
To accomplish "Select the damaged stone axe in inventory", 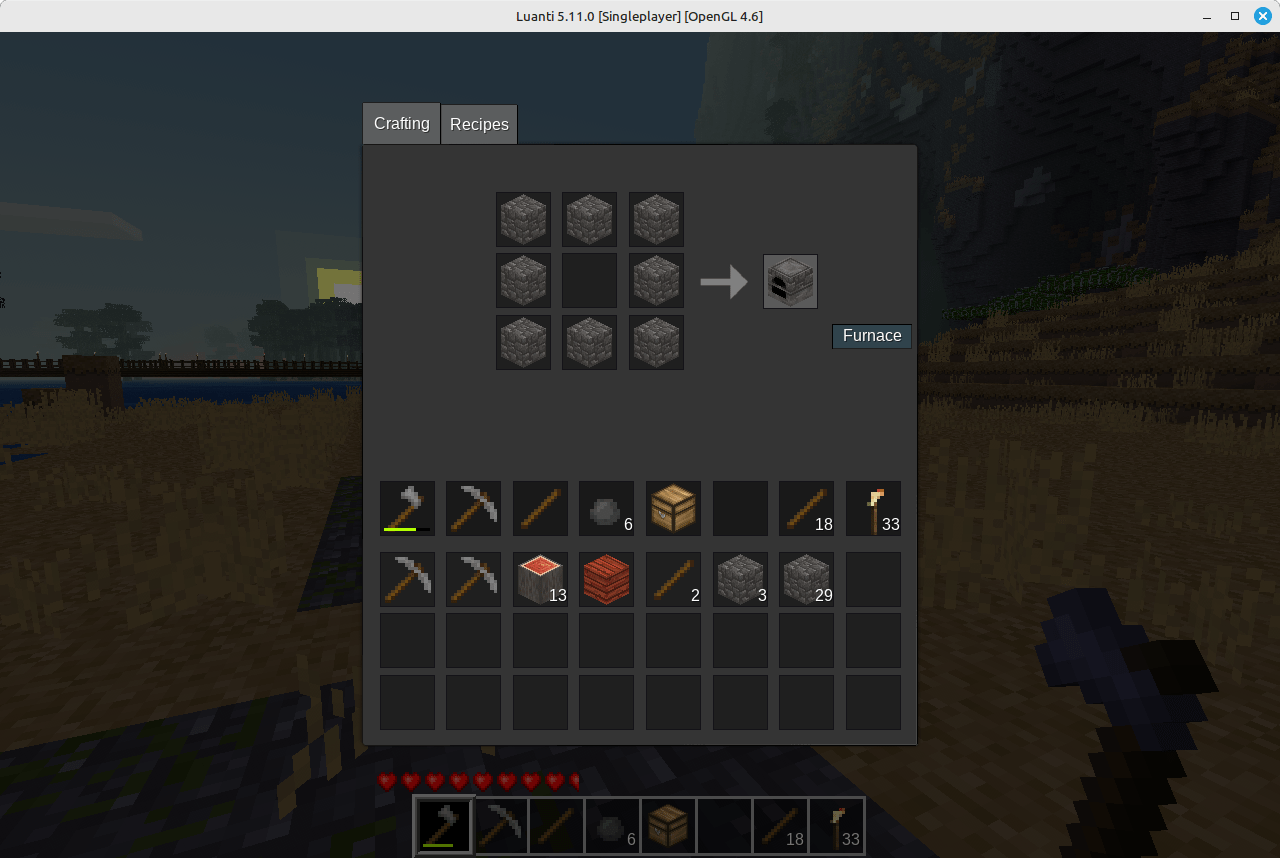I will (x=407, y=508).
